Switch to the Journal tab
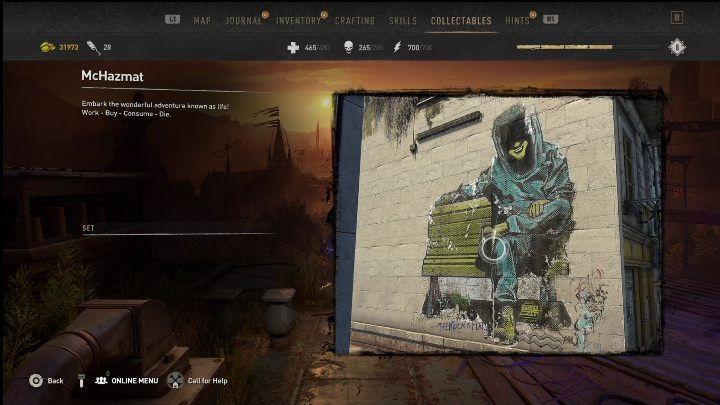The height and width of the screenshot is (405, 720). click(244, 20)
